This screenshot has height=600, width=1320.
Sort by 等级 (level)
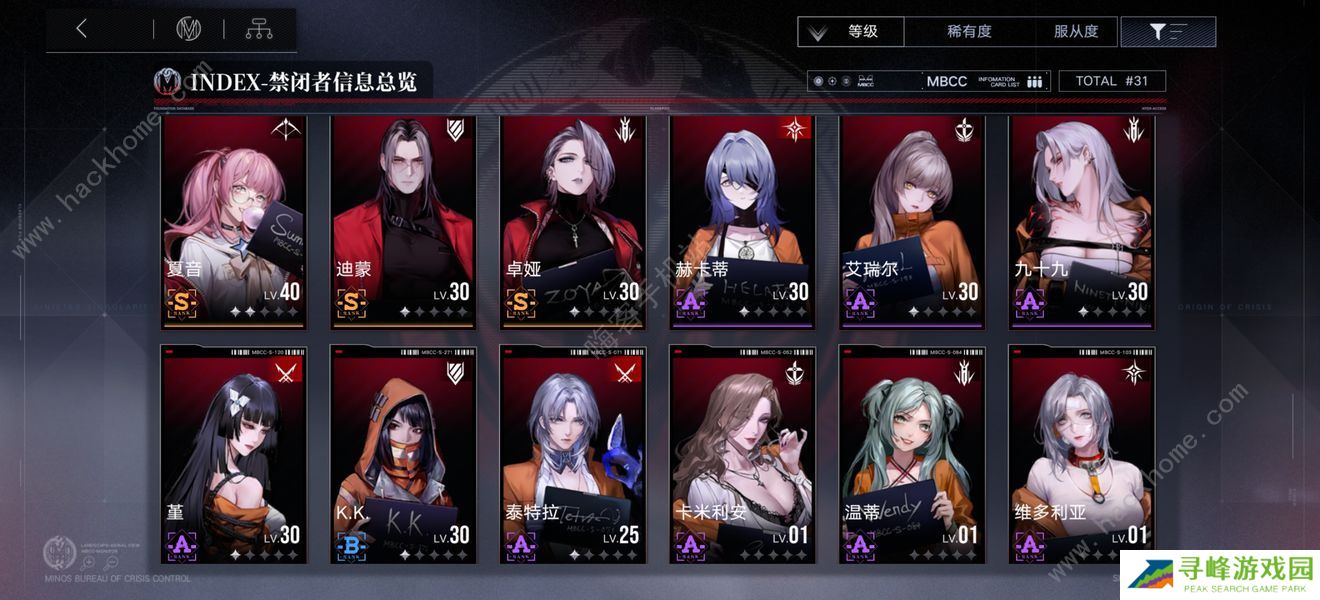pos(851,32)
